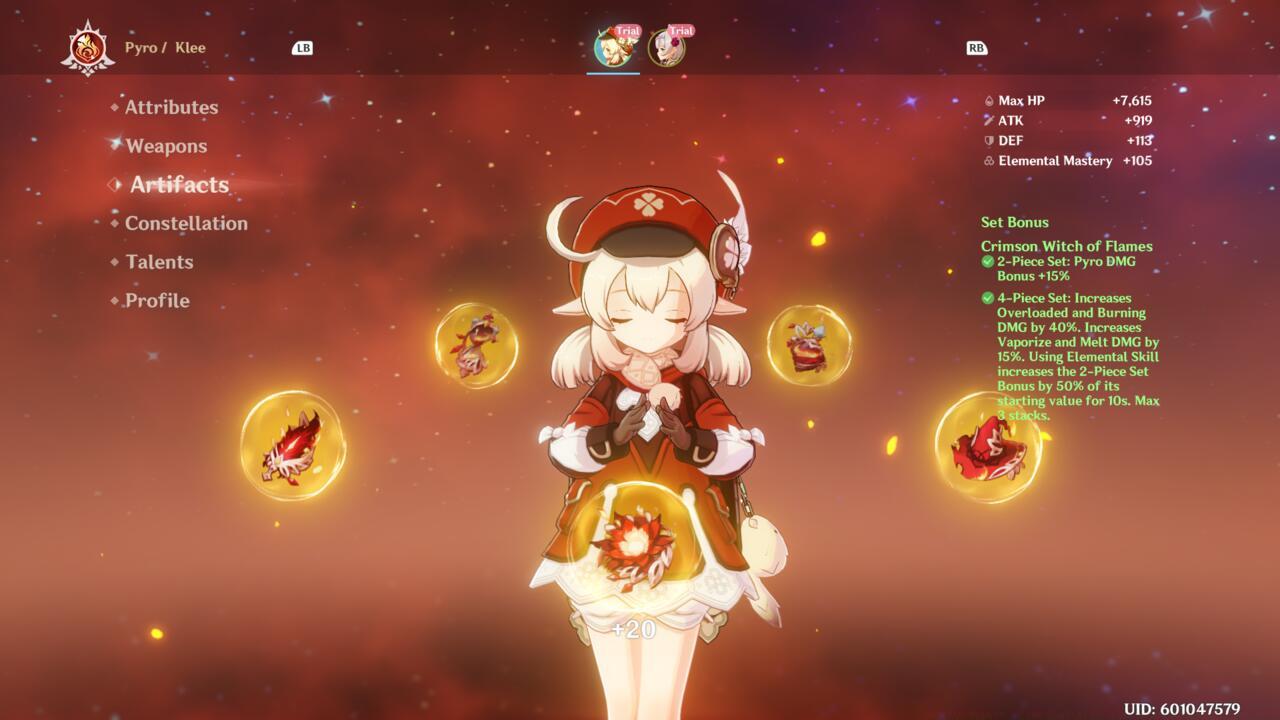1280x720 pixels.
Task: Click the LB shoulder button prompt
Action: [x=303, y=46]
